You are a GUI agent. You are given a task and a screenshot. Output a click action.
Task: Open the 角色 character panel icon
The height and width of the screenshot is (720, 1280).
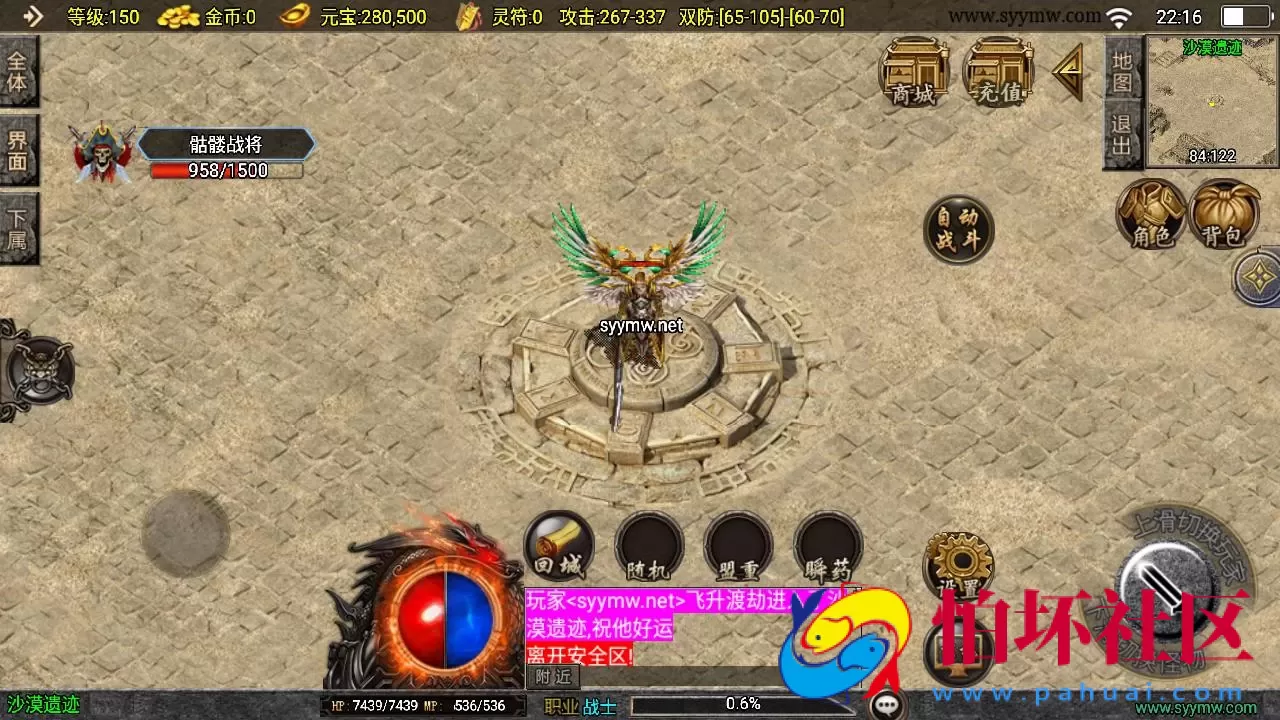(1152, 215)
